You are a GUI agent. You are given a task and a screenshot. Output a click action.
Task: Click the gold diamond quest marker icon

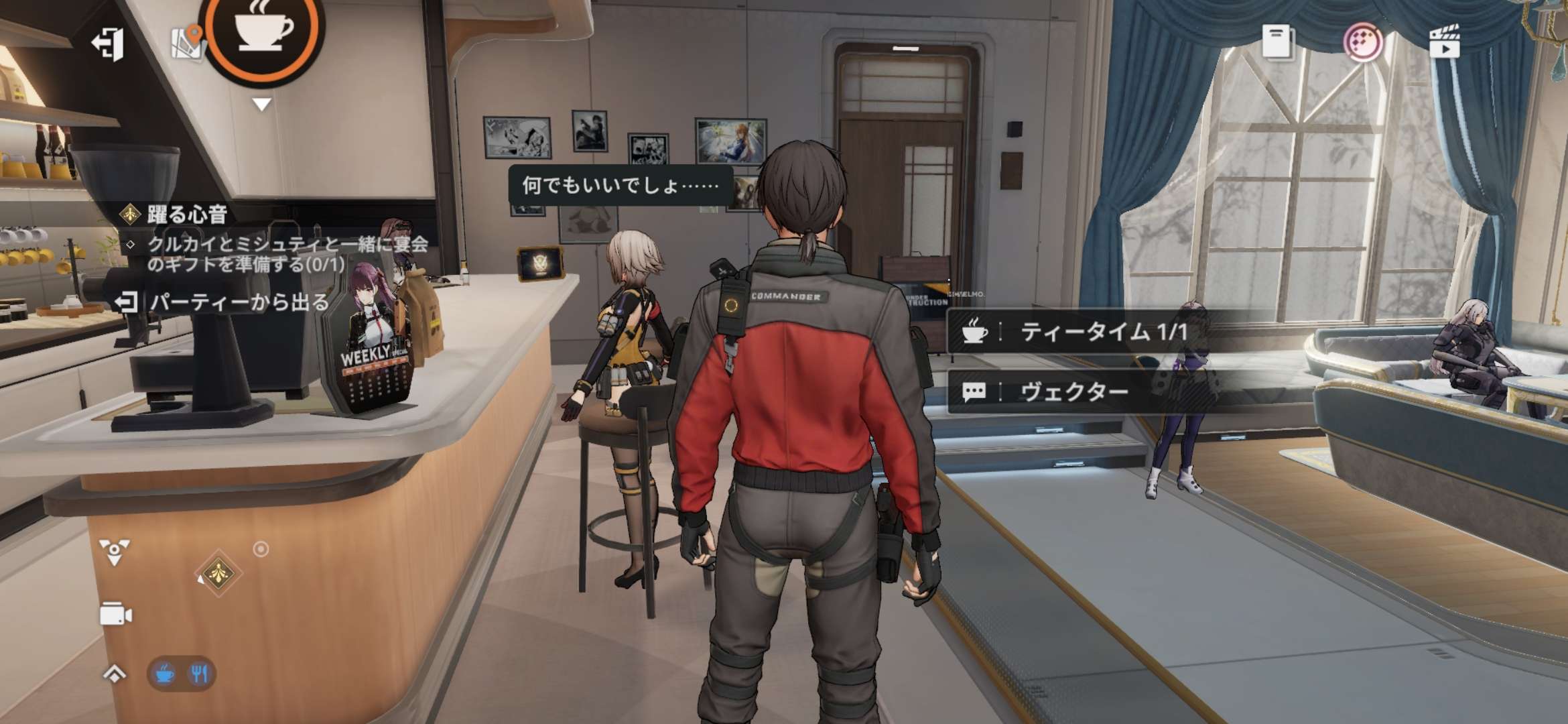coord(218,573)
